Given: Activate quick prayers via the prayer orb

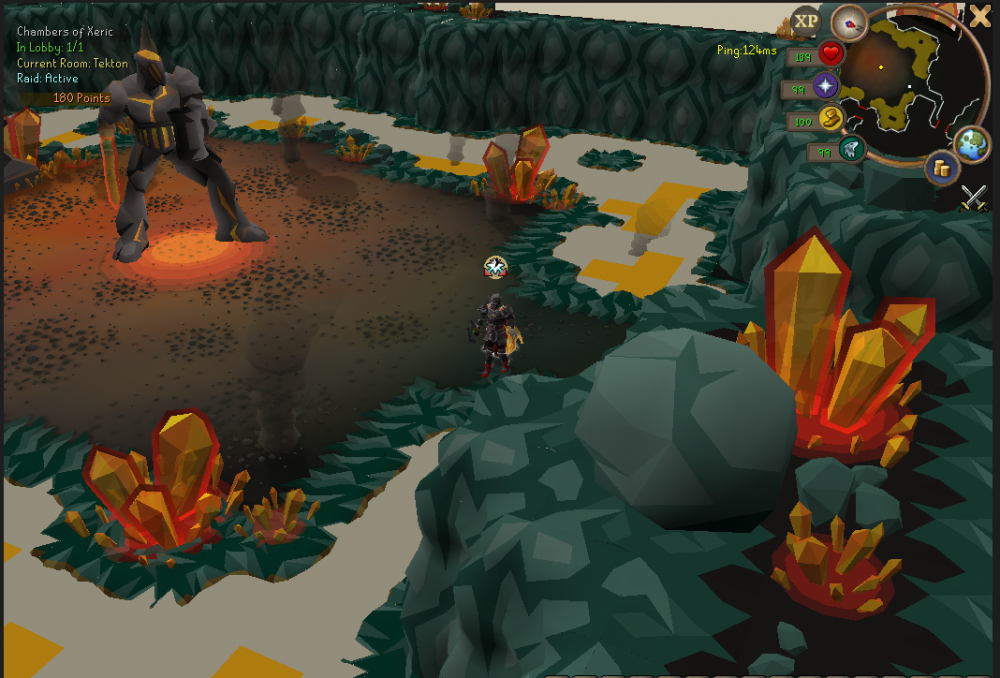Looking at the screenshot, I should click(826, 87).
